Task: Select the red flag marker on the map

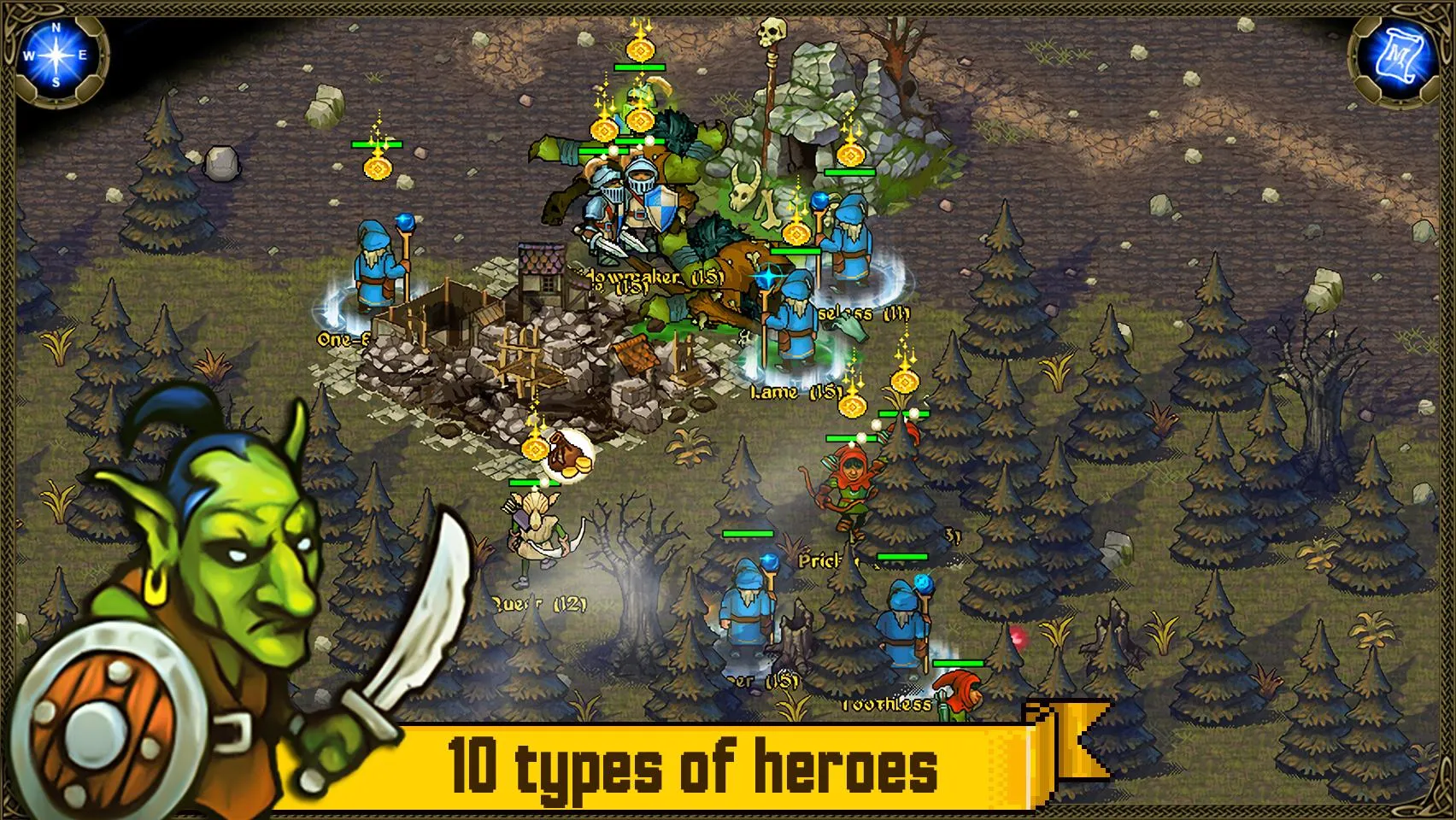Action: click(x=1017, y=635)
